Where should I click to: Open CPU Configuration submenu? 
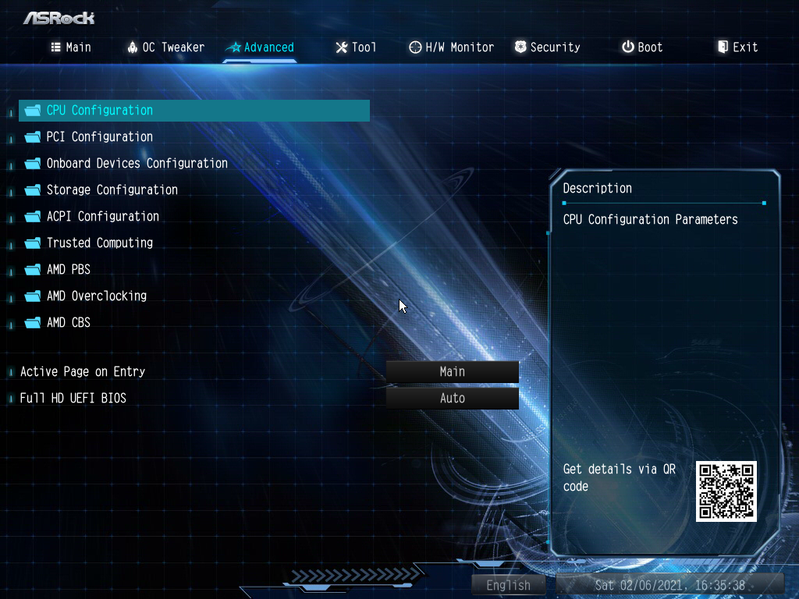(99, 110)
